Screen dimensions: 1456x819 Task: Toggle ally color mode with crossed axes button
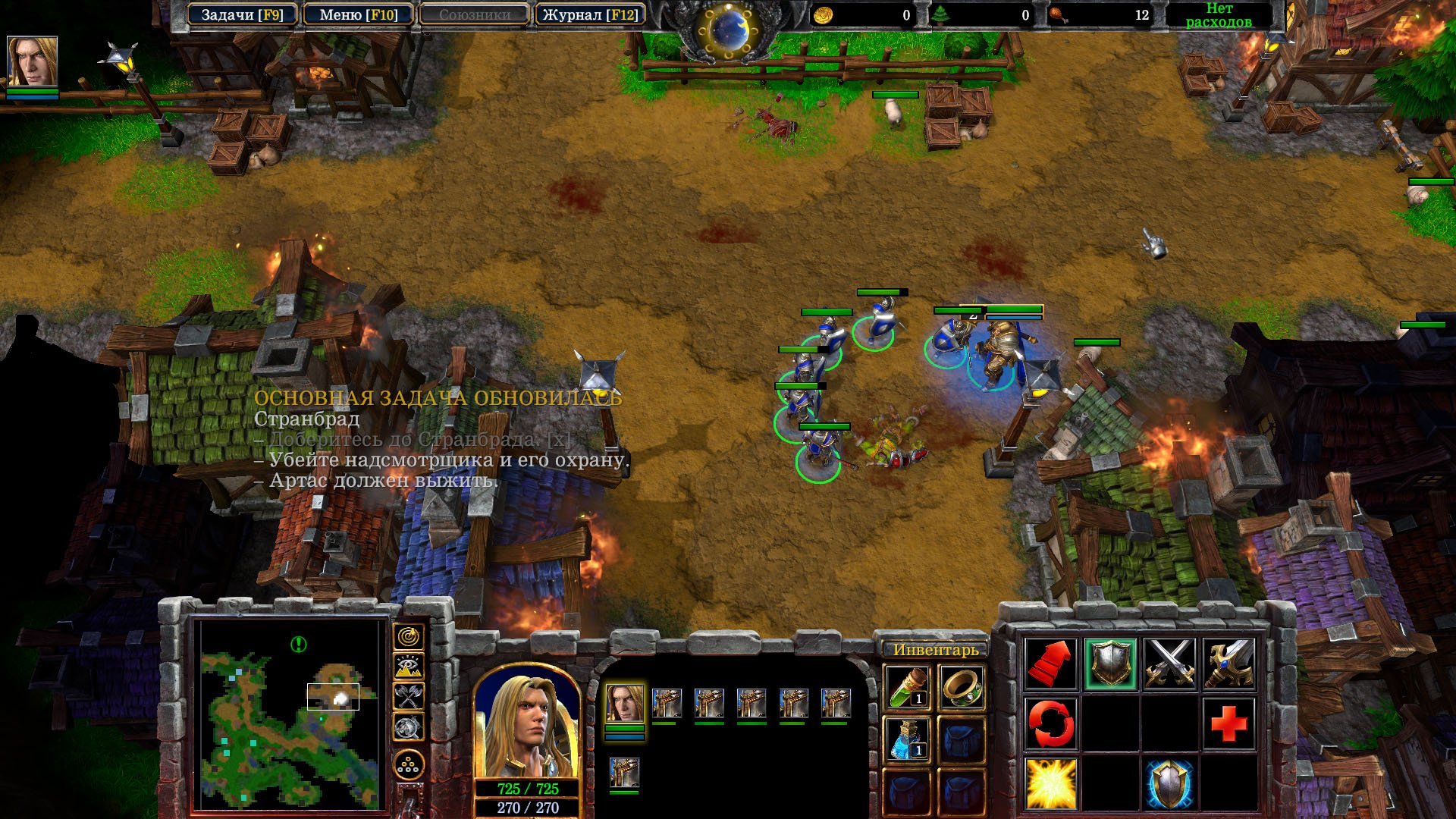(409, 696)
